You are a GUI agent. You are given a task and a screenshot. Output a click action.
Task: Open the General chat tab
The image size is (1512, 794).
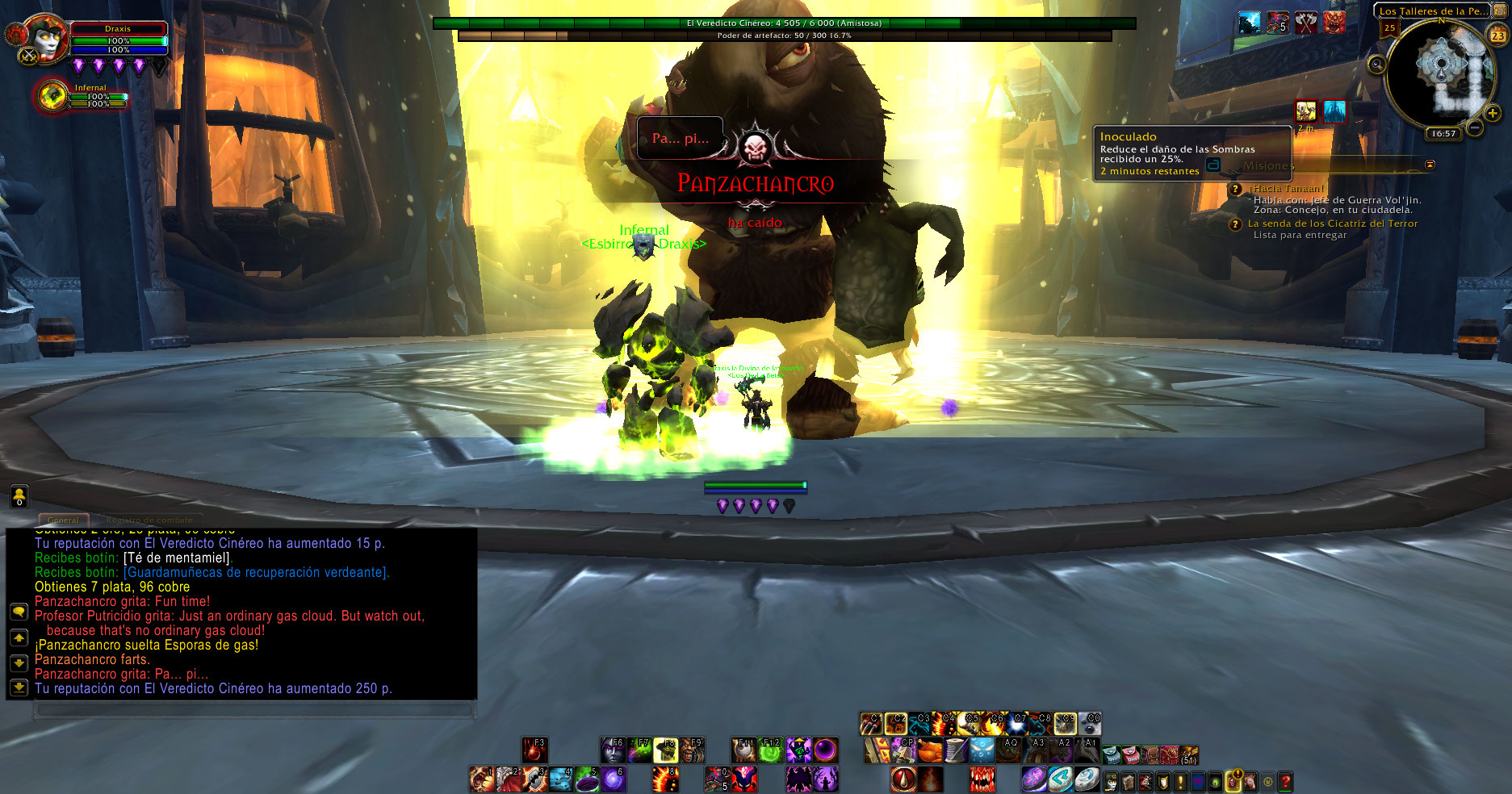click(x=63, y=520)
